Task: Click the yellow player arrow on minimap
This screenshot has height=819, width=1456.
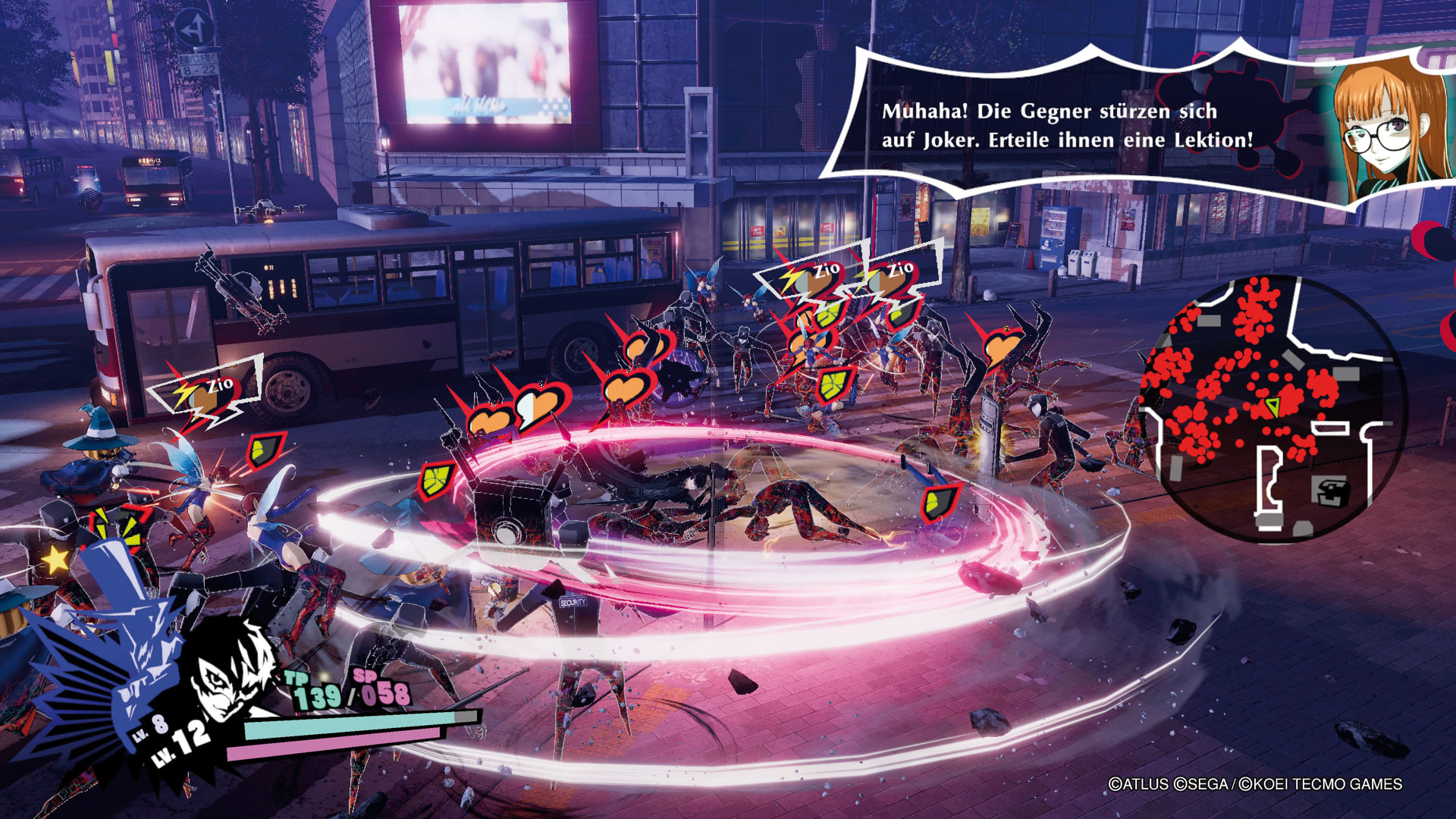Action: pos(1272,406)
